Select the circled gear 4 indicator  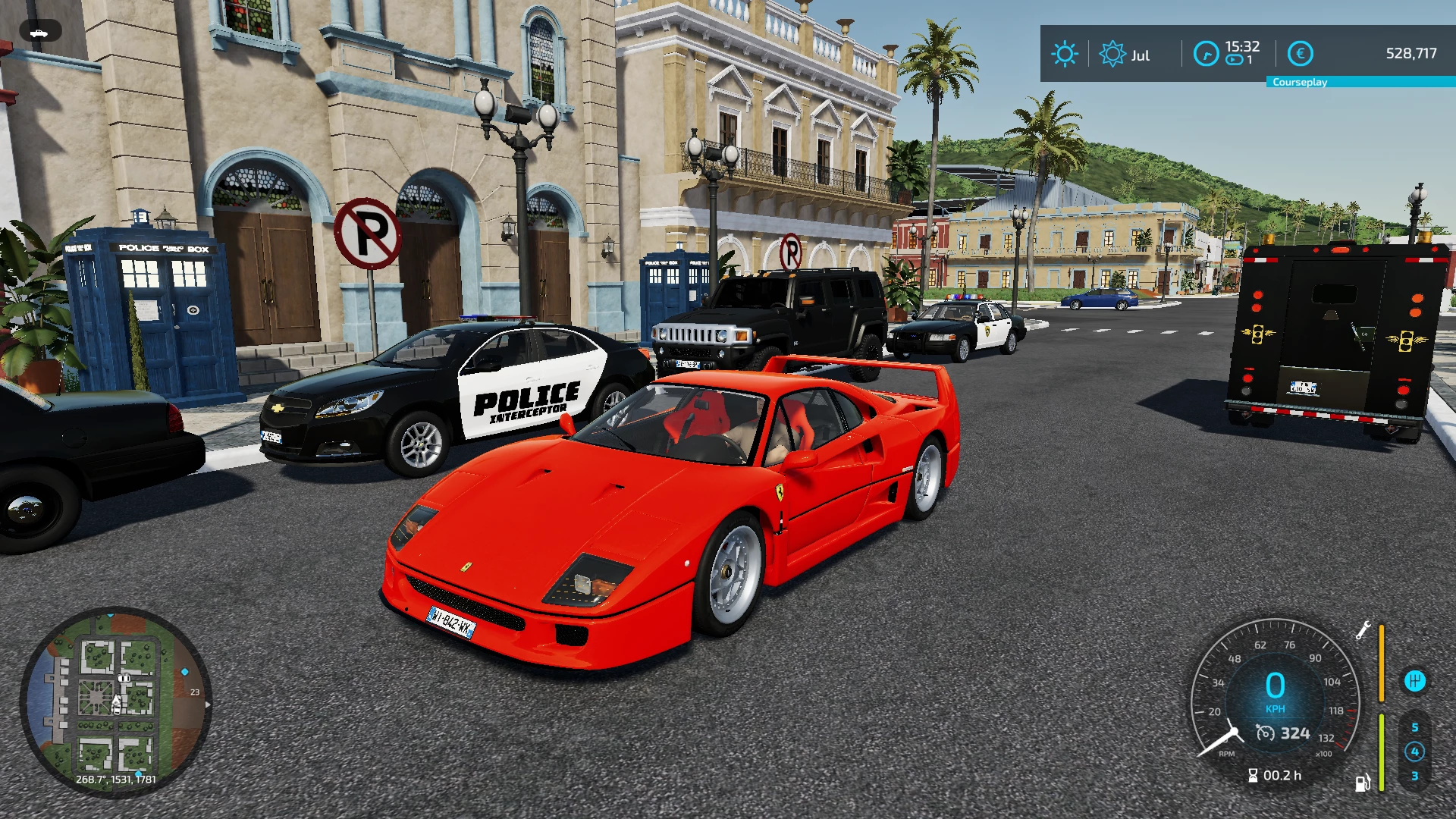pos(1414,752)
